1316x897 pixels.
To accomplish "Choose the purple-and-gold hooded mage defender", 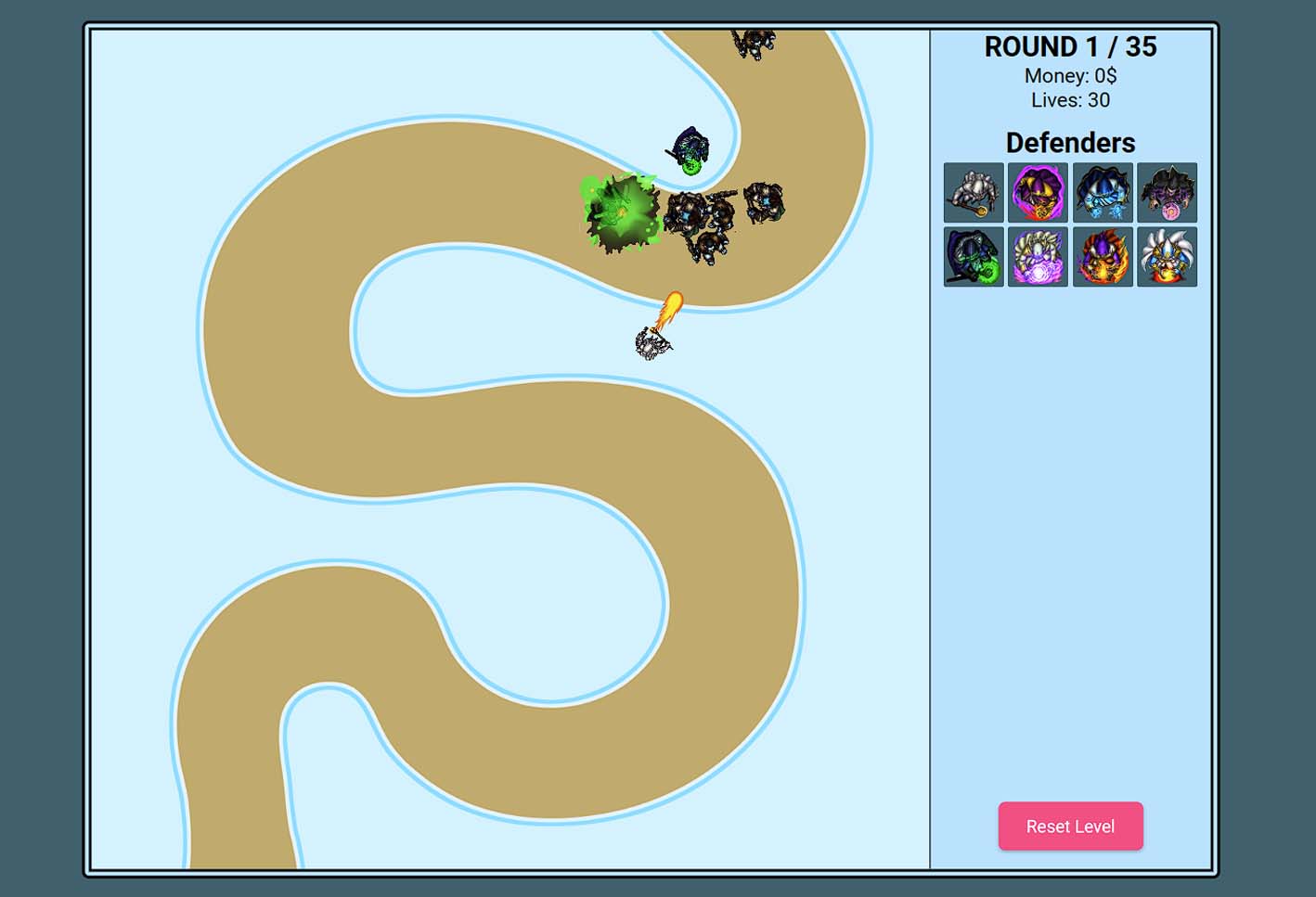I will 1038,193.
